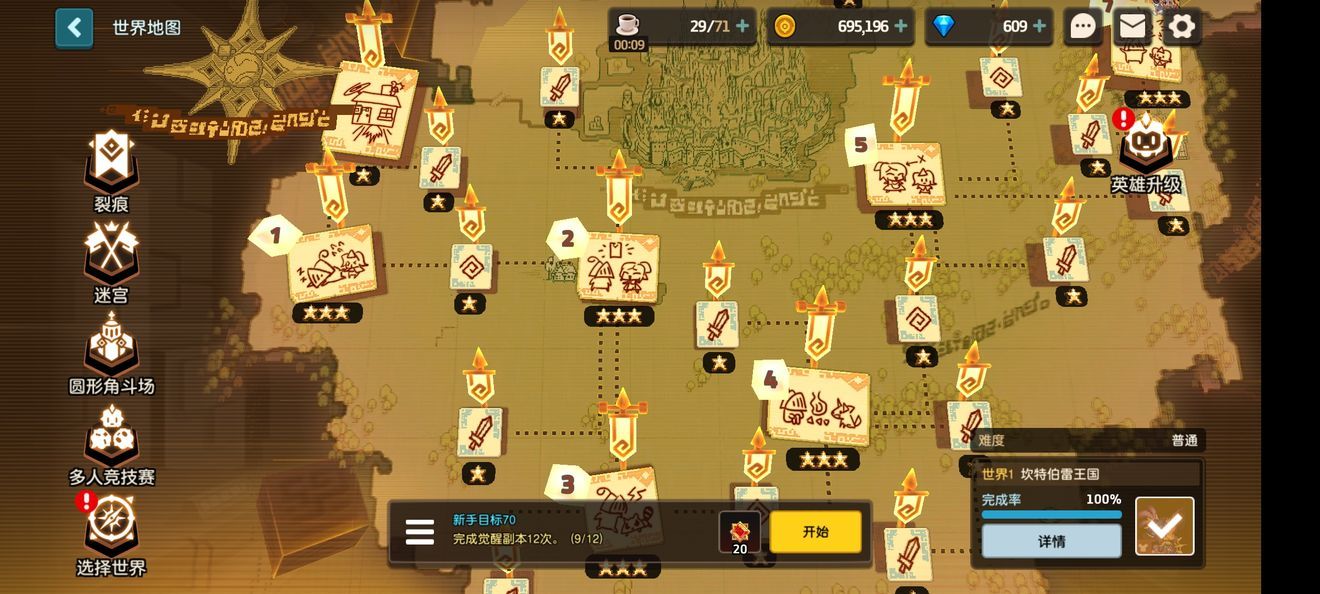Open the 裂痕 rift mode
Viewport: 1320px width, 594px height.
tap(111, 166)
